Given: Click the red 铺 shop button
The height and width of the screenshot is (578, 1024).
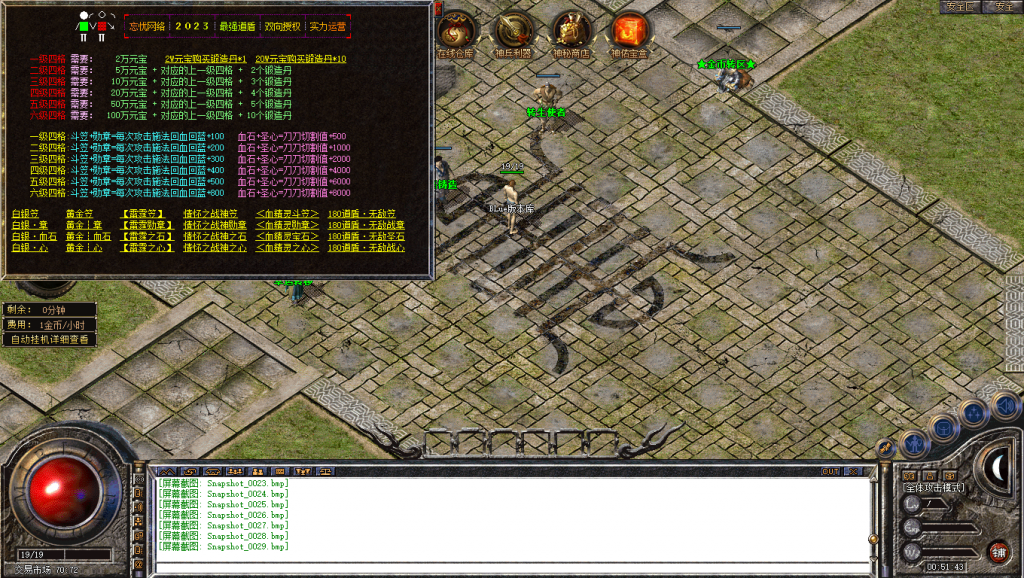Looking at the screenshot, I should point(997,551).
